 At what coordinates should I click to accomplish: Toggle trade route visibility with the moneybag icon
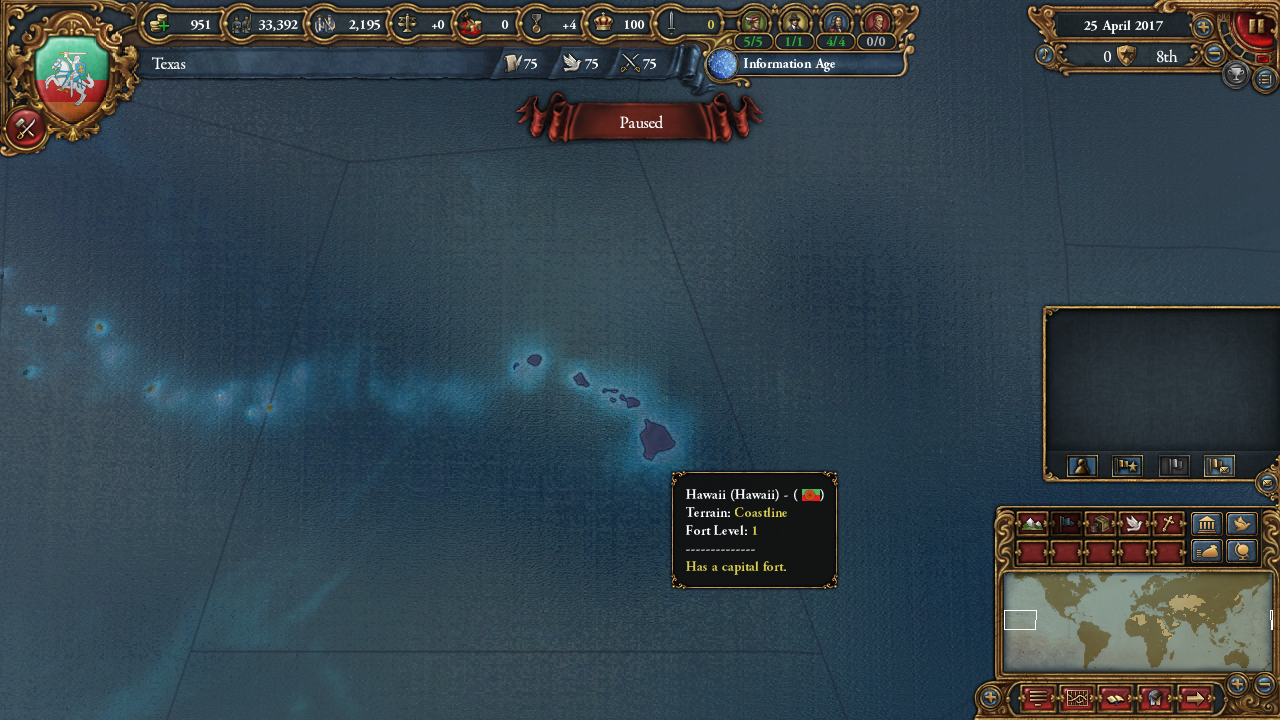[1206, 550]
